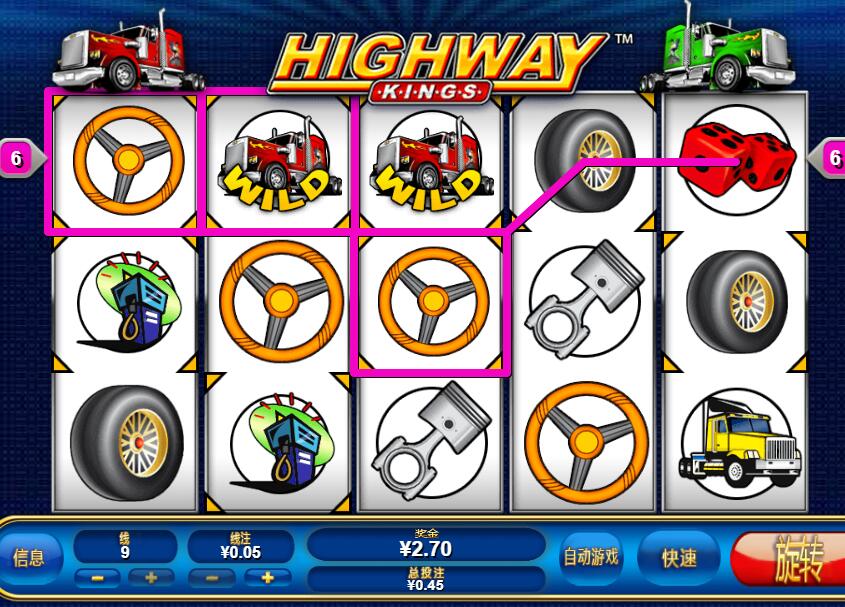Decrease the number of lines (线)
This screenshot has height=607, width=845.
pos(97,578)
